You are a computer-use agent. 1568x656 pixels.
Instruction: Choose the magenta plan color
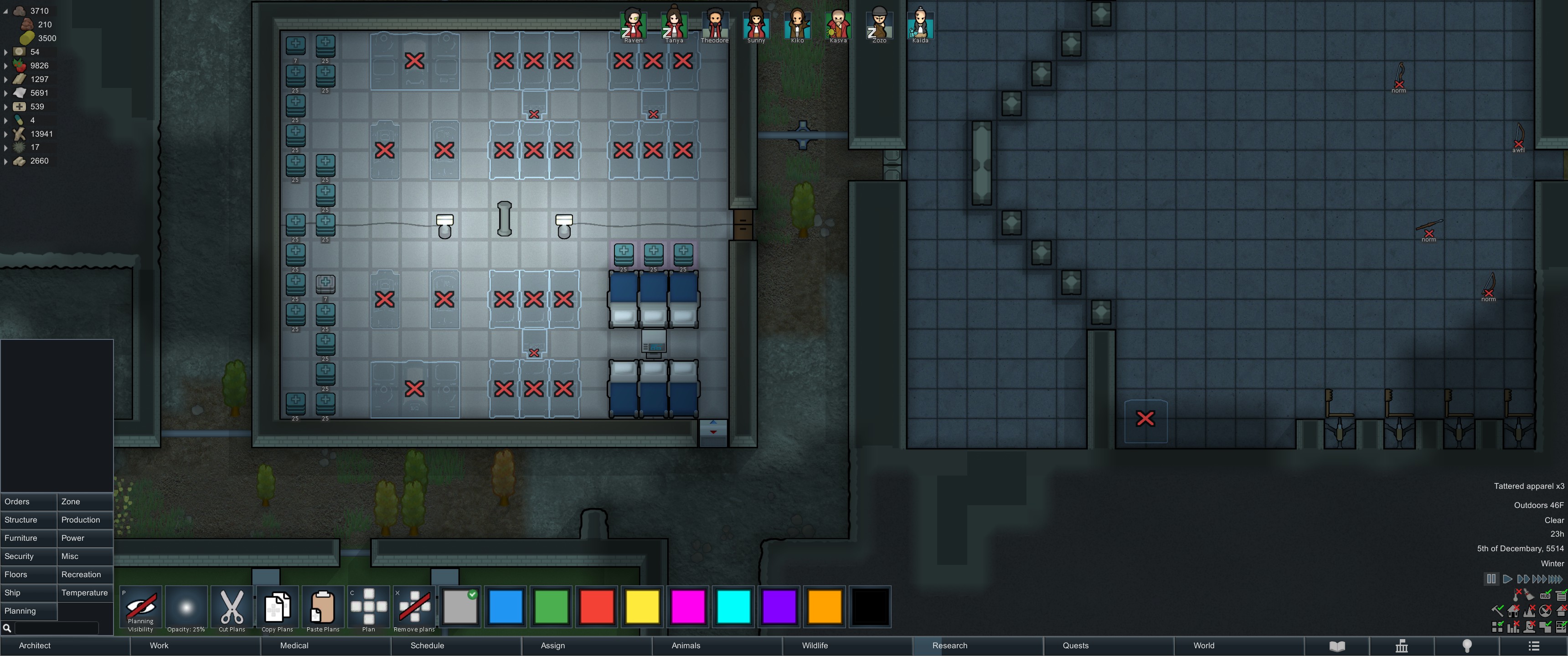688,607
